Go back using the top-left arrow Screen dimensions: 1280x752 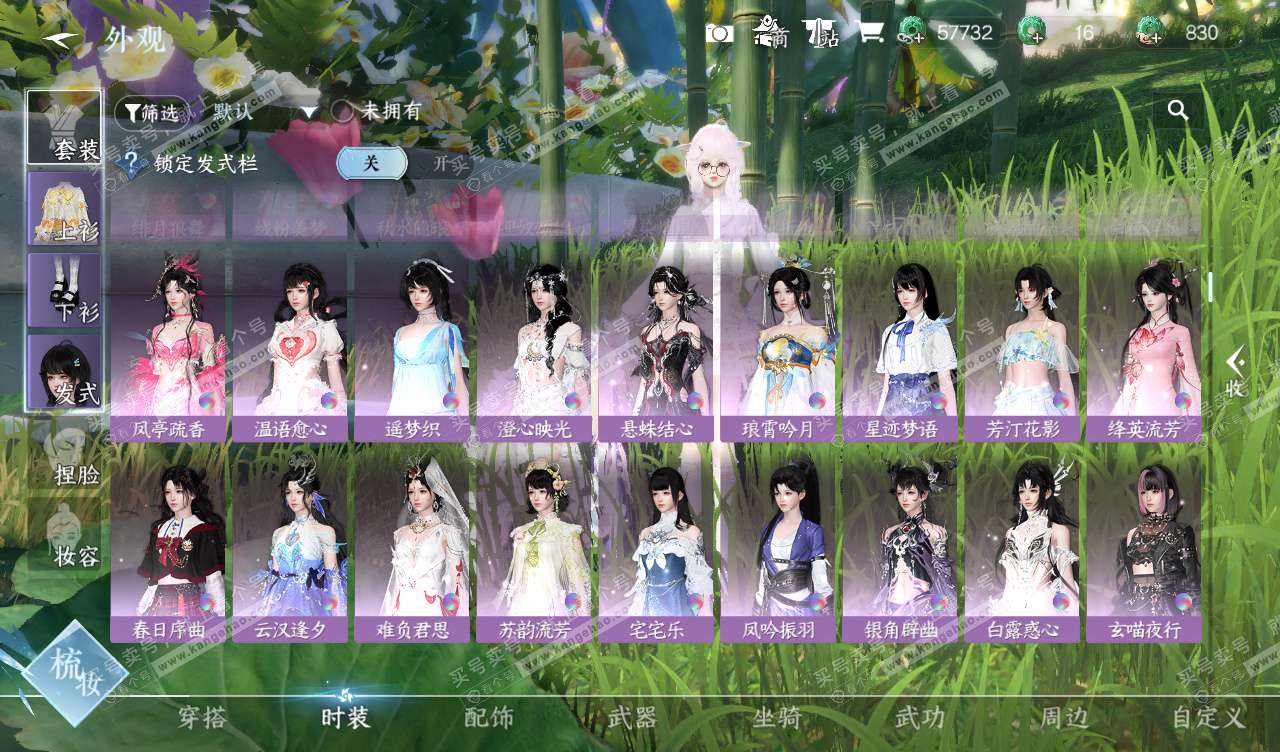[x=60, y=38]
